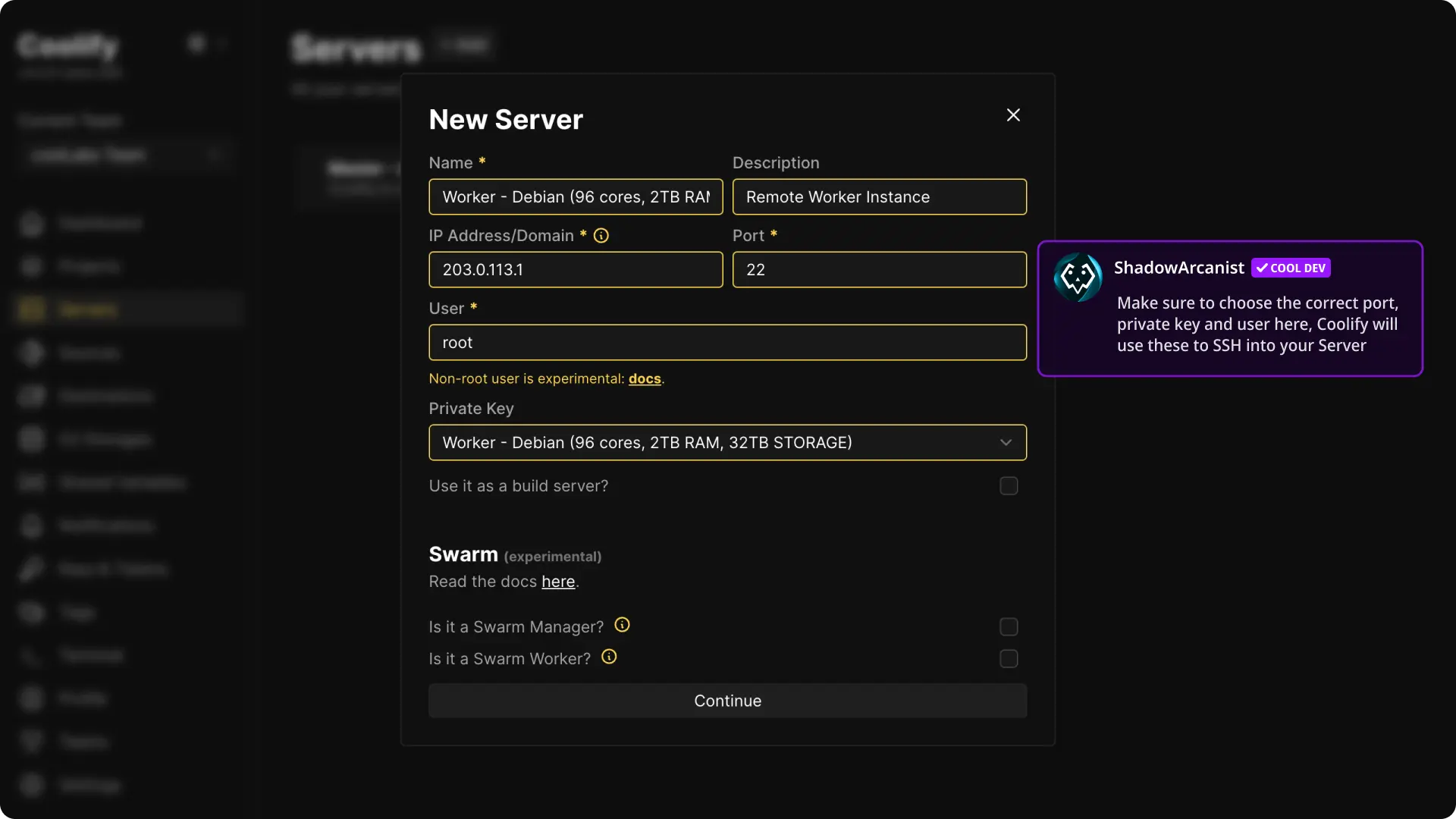Toggle the build server checkbox
Image resolution: width=1456 pixels, height=819 pixels.
pyautogui.click(x=1009, y=486)
